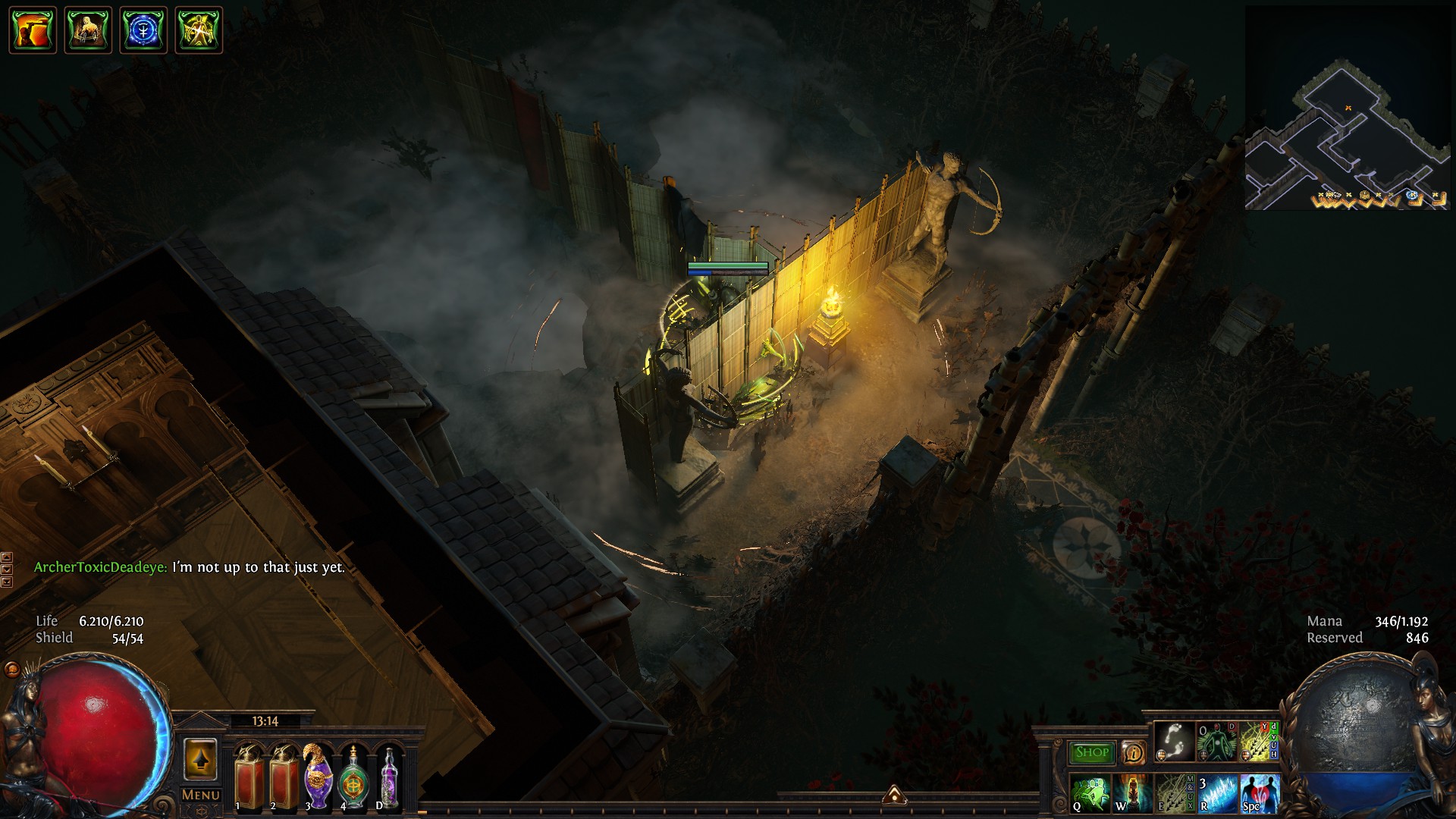Click the orange info speech-bubble button
The width and height of the screenshot is (1456, 819).
pos(1134,752)
